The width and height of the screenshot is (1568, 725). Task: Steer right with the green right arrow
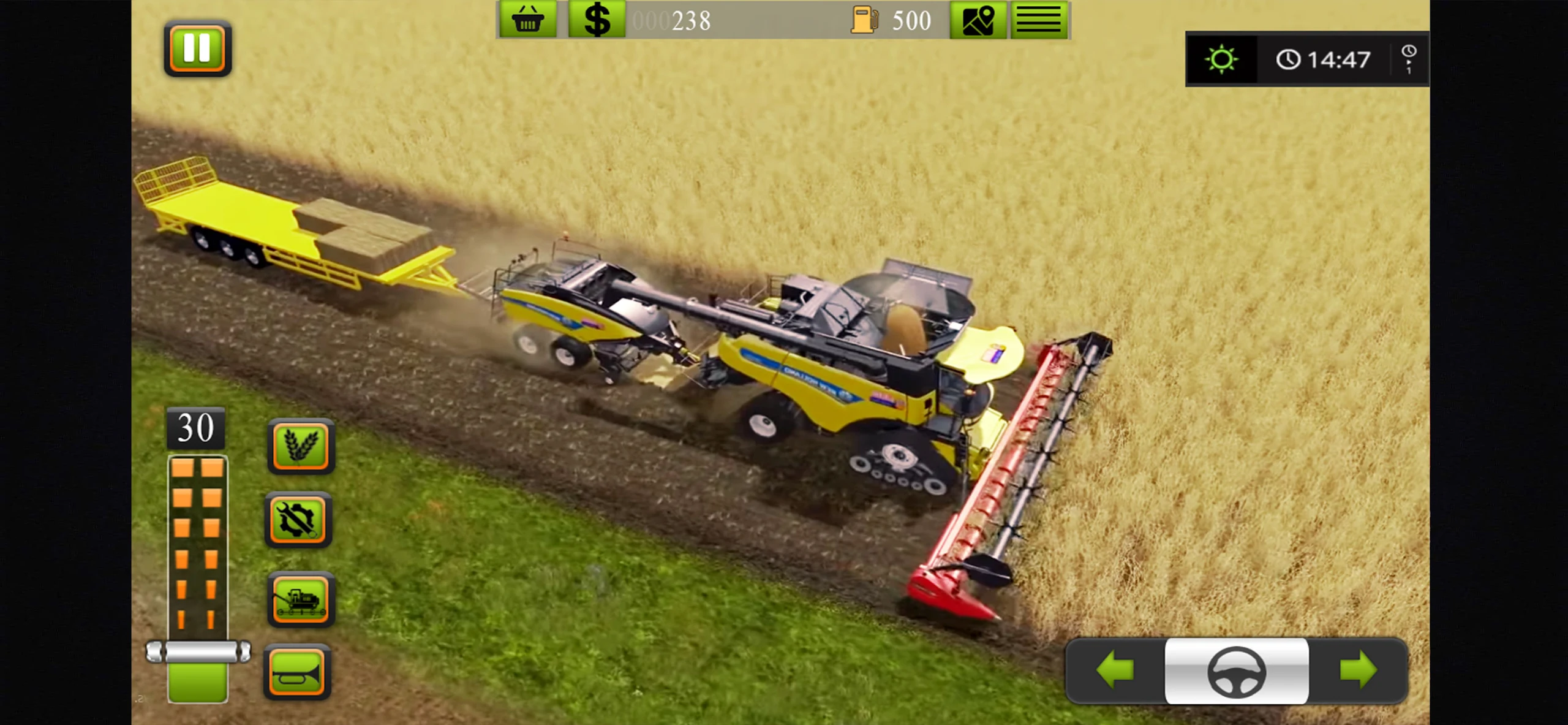pos(1358,670)
